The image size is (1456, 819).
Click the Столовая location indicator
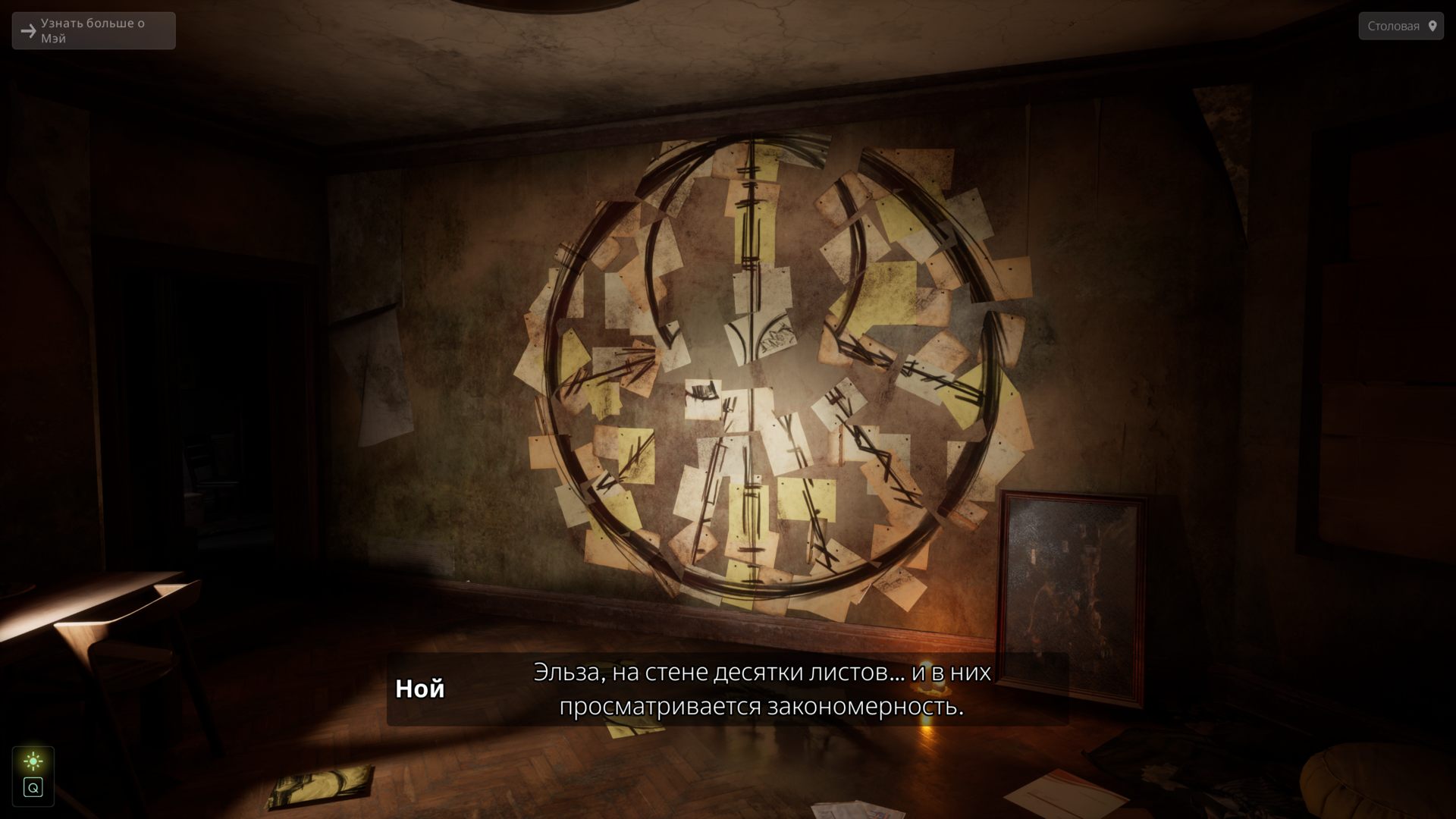tap(1401, 26)
